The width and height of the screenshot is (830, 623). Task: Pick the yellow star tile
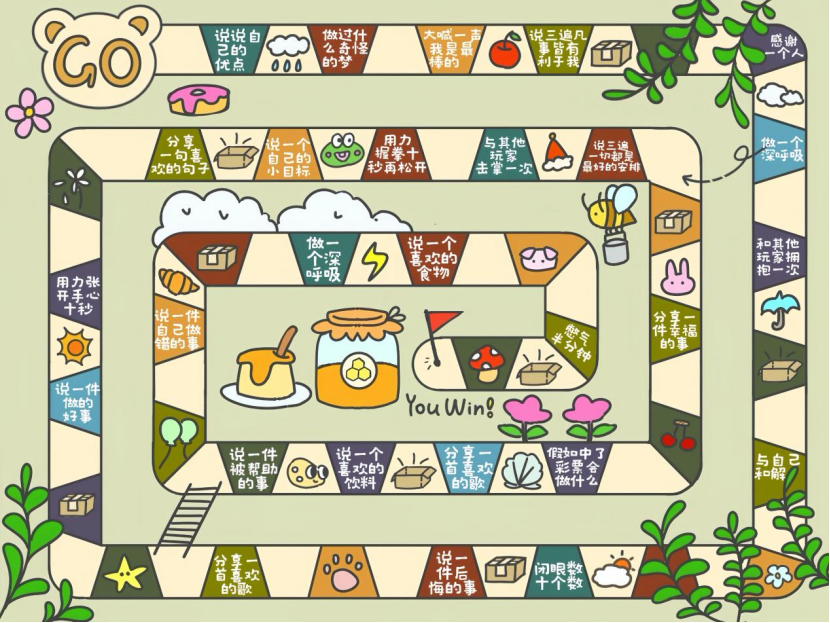pyautogui.click(x=126, y=573)
